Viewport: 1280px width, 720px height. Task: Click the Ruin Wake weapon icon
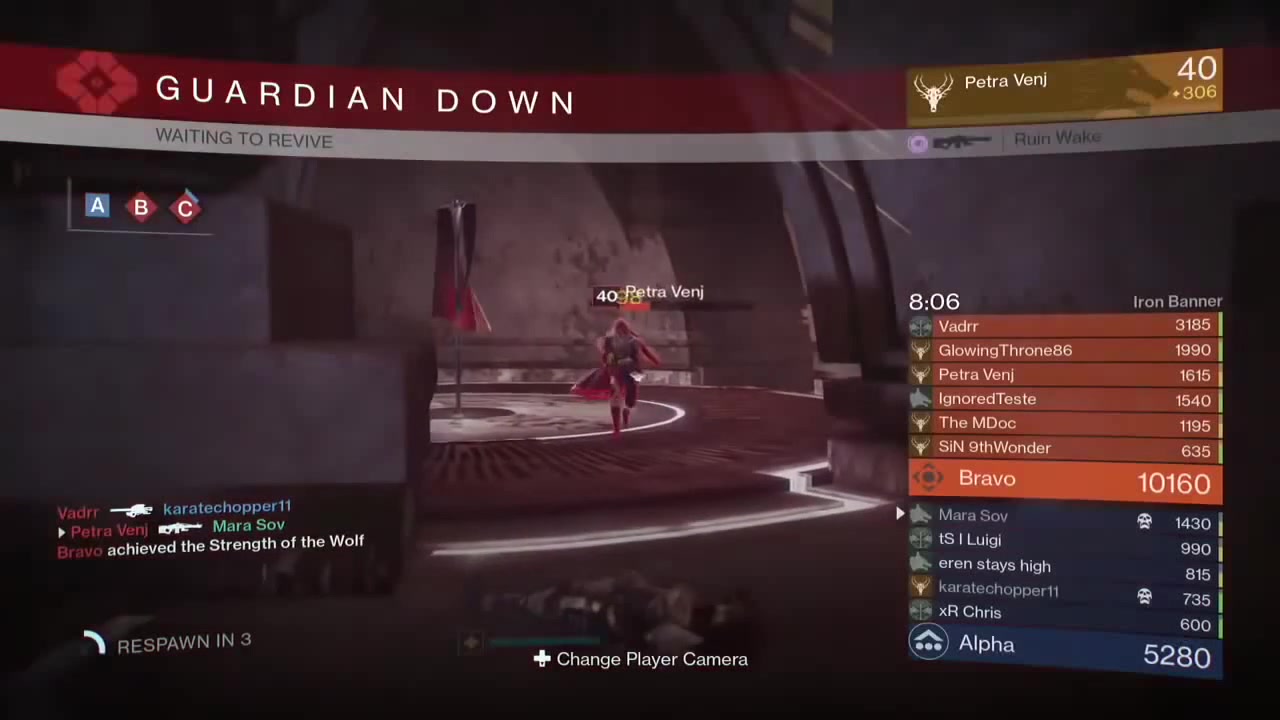coord(962,140)
